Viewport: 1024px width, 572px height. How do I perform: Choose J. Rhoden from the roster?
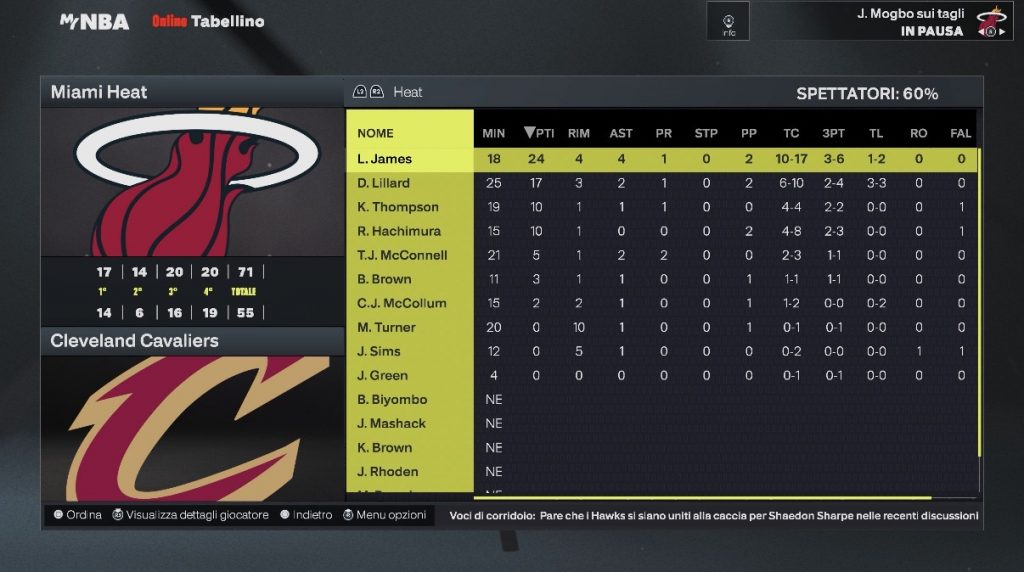tap(388, 471)
